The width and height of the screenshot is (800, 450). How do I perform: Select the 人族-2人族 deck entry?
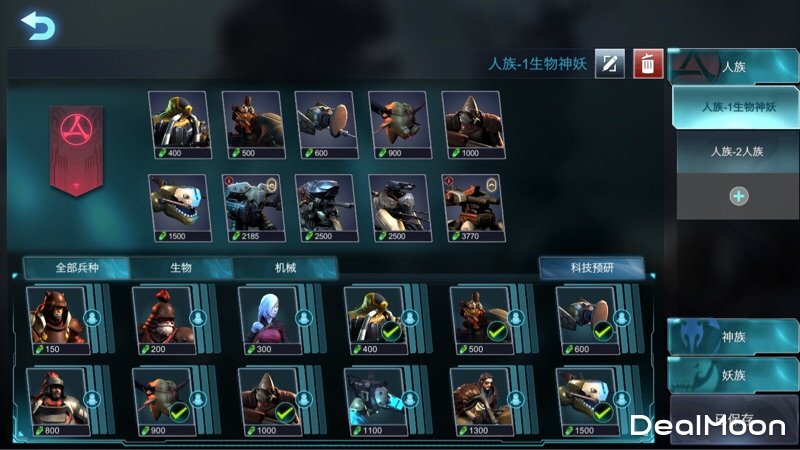click(x=738, y=153)
